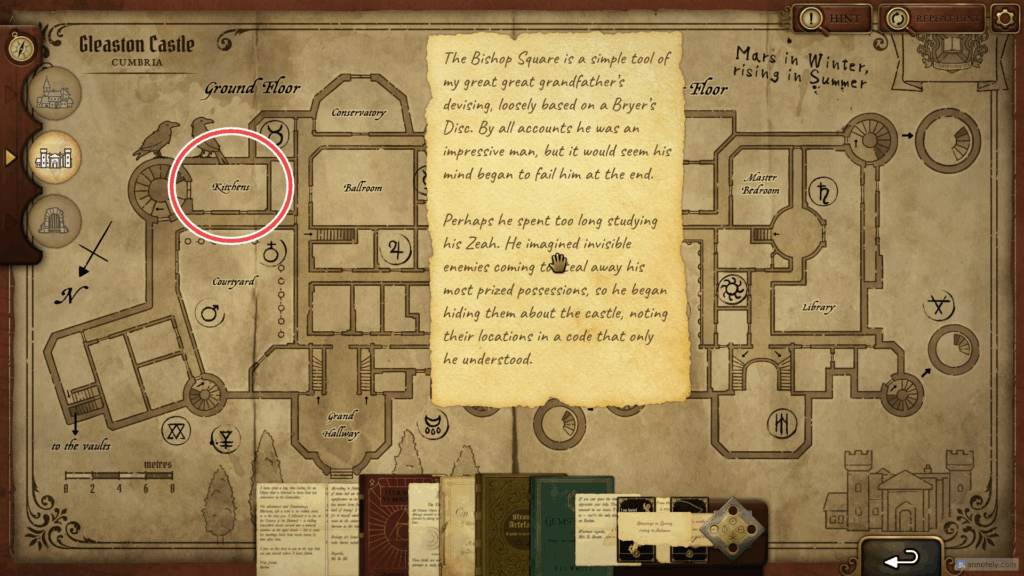Image resolution: width=1024 pixels, height=576 pixels.
Task: Switch to the village exterior map view
Action: tap(56, 95)
